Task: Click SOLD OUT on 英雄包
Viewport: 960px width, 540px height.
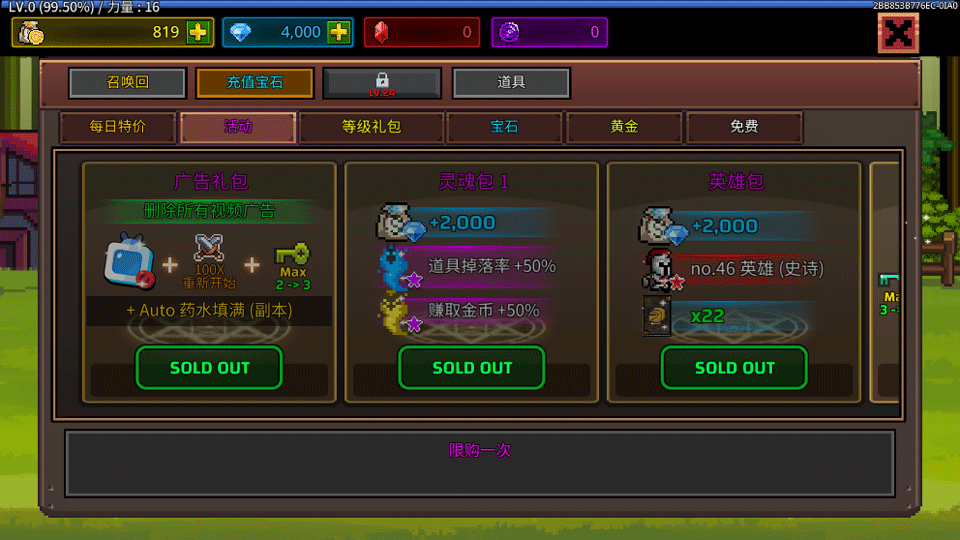Action: click(734, 367)
